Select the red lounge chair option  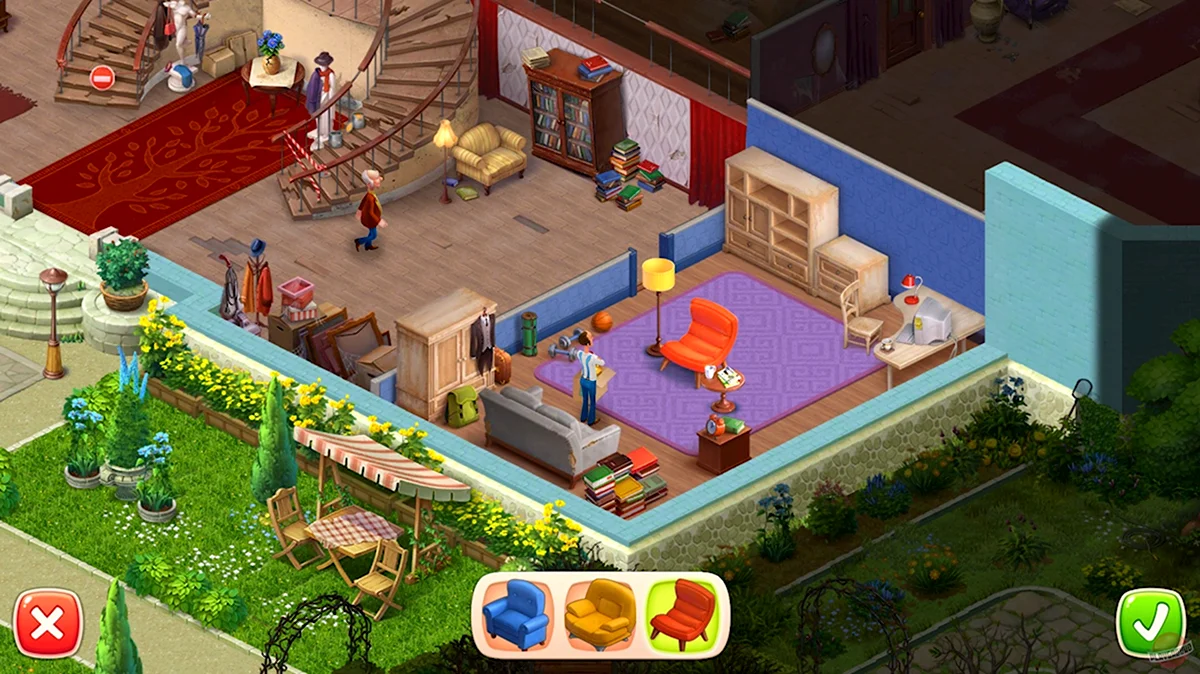tap(682, 614)
